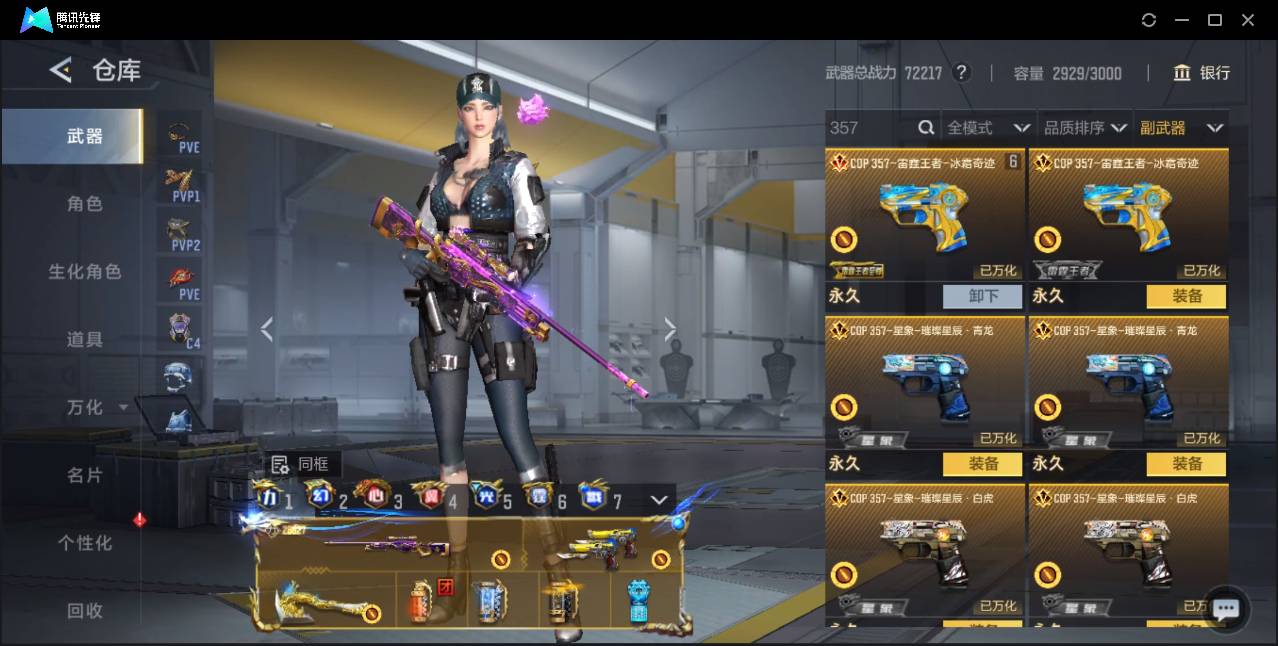Open the 生化角色 category
This screenshot has width=1278, height=646.
(85, 272)
